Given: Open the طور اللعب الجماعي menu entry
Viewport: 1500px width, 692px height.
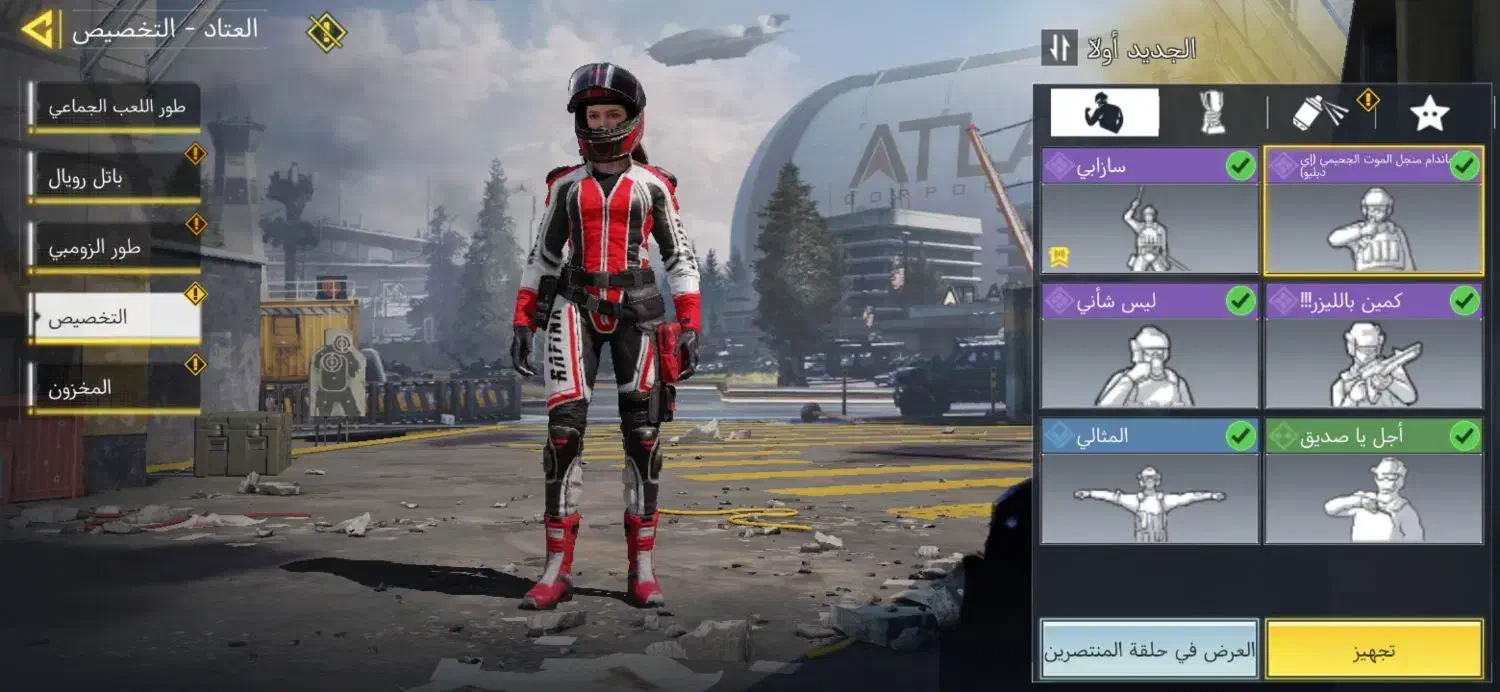Looking at the screenshot, I should tap(115, 107).
